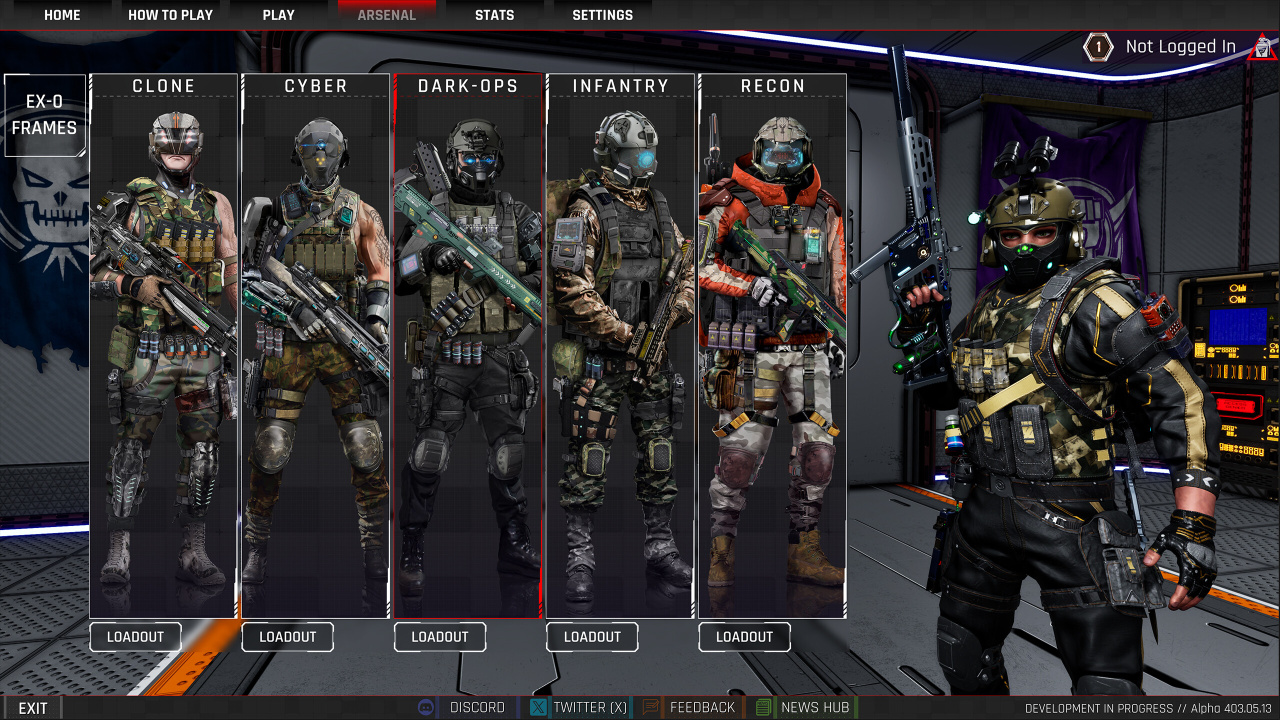Open the Loadout for Clone

(135, 637)
